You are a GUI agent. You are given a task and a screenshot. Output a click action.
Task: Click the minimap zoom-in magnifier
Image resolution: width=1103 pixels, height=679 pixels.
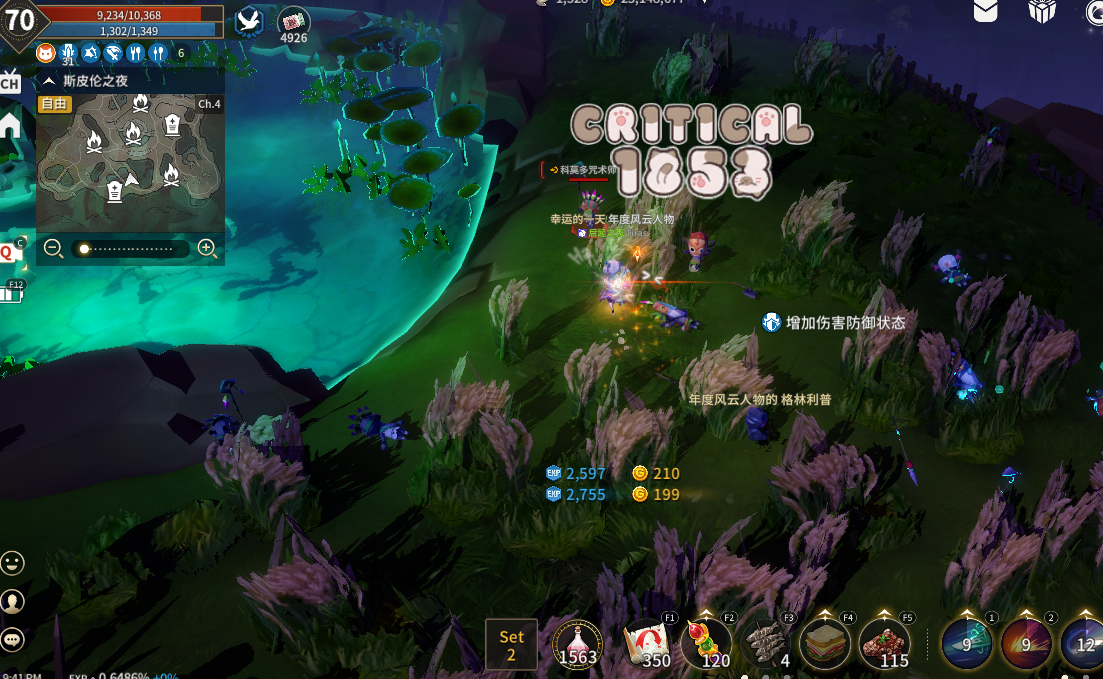(208, 249)
